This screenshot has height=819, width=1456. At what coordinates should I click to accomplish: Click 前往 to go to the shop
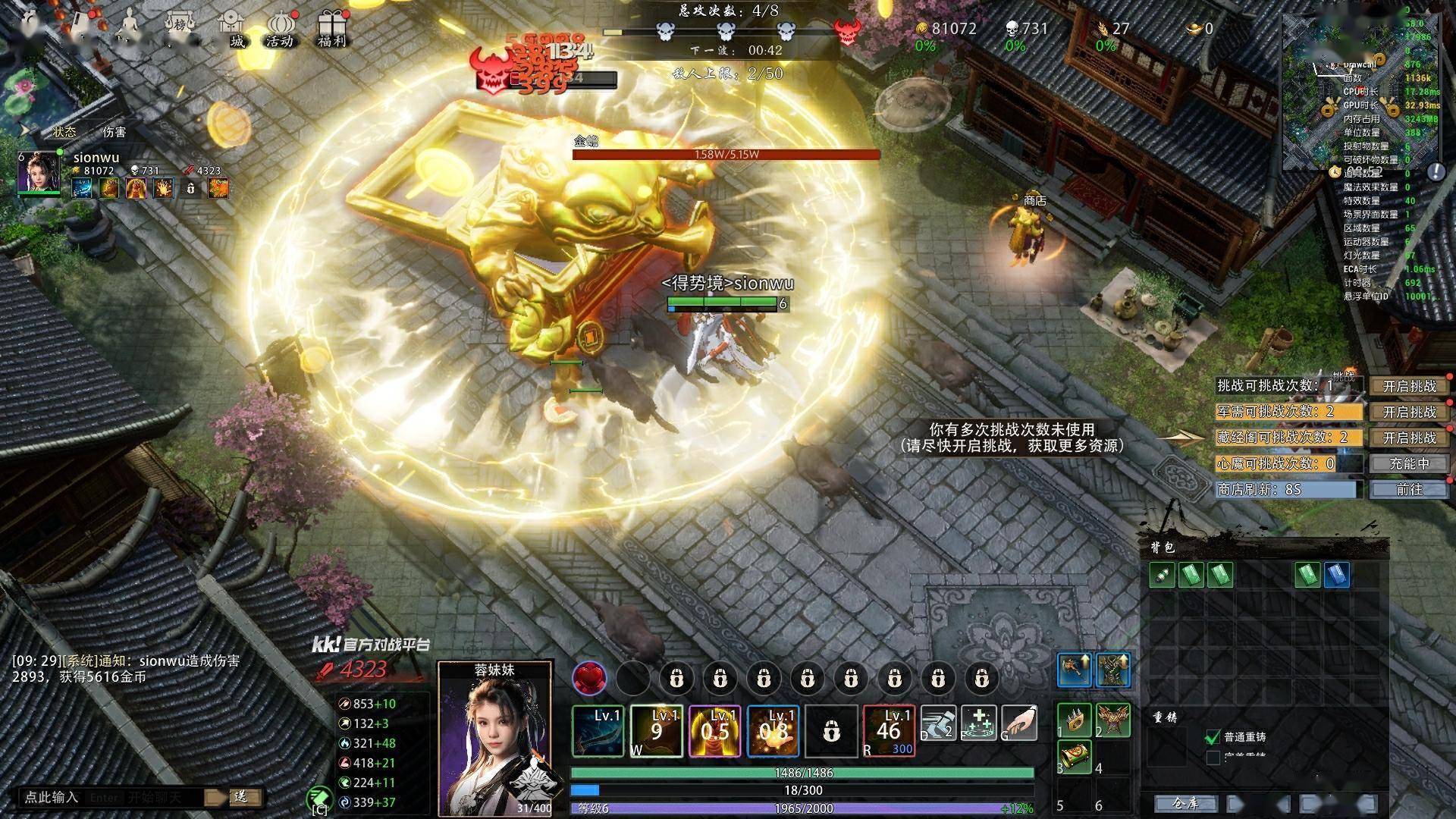click(x=1409, y=489)
